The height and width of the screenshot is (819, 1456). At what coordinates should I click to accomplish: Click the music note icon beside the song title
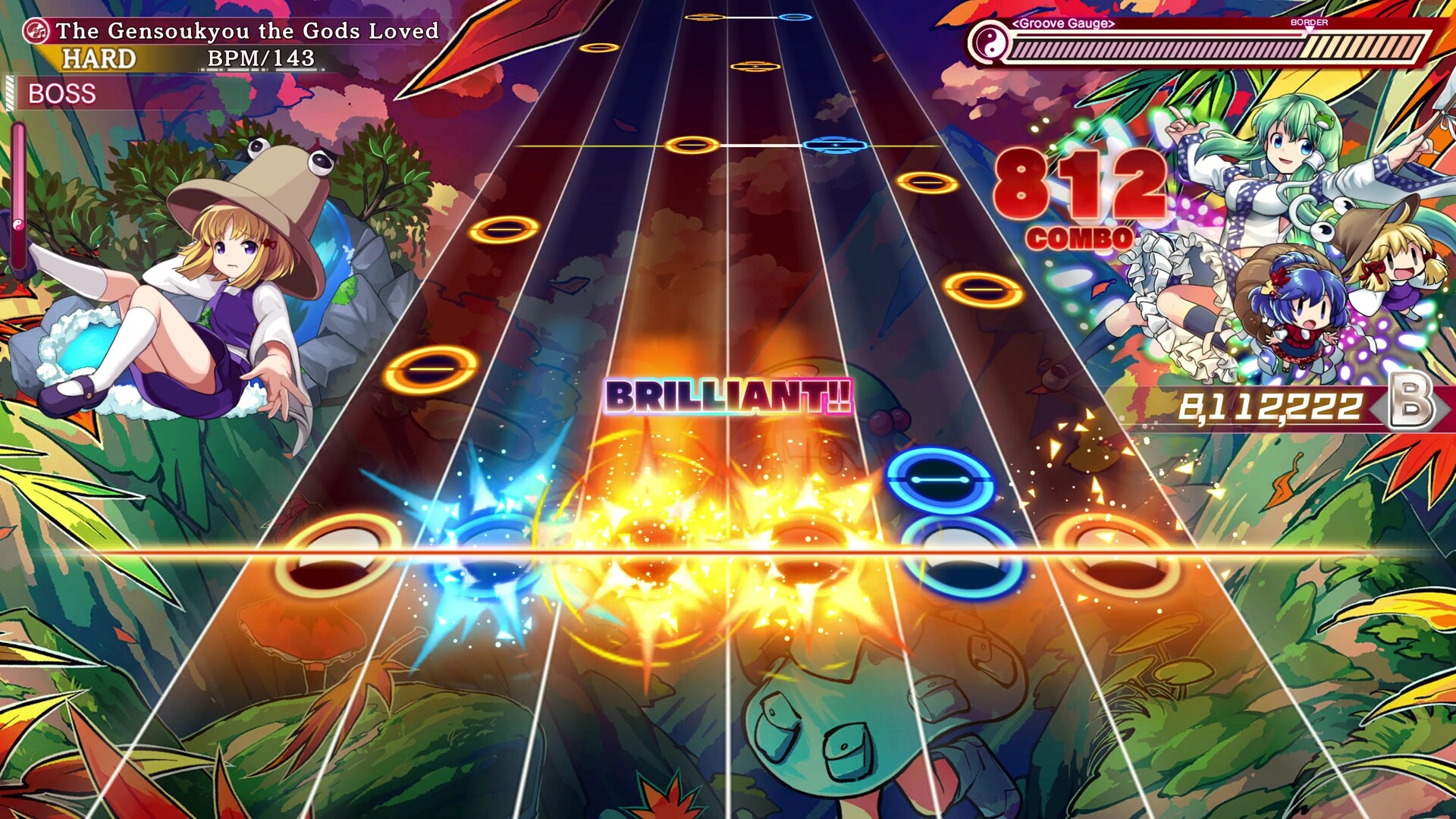[x=37, y=31]
